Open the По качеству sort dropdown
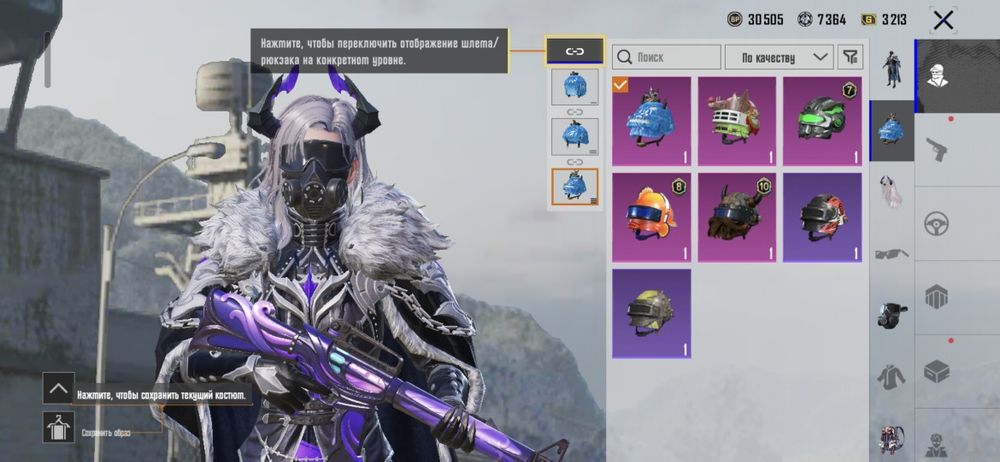The width and height of the screenshot is (1000, 462). (x=779, y=57)
